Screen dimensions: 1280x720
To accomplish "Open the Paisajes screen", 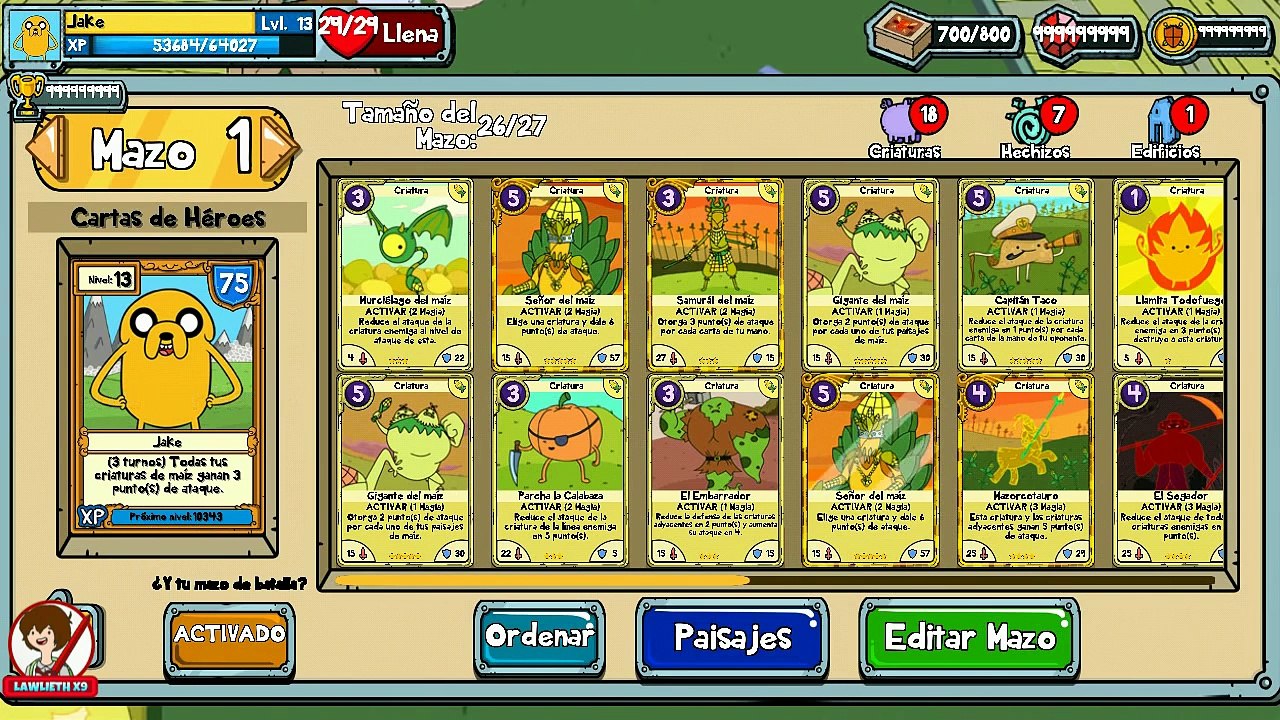I will (x=732, y=638).
